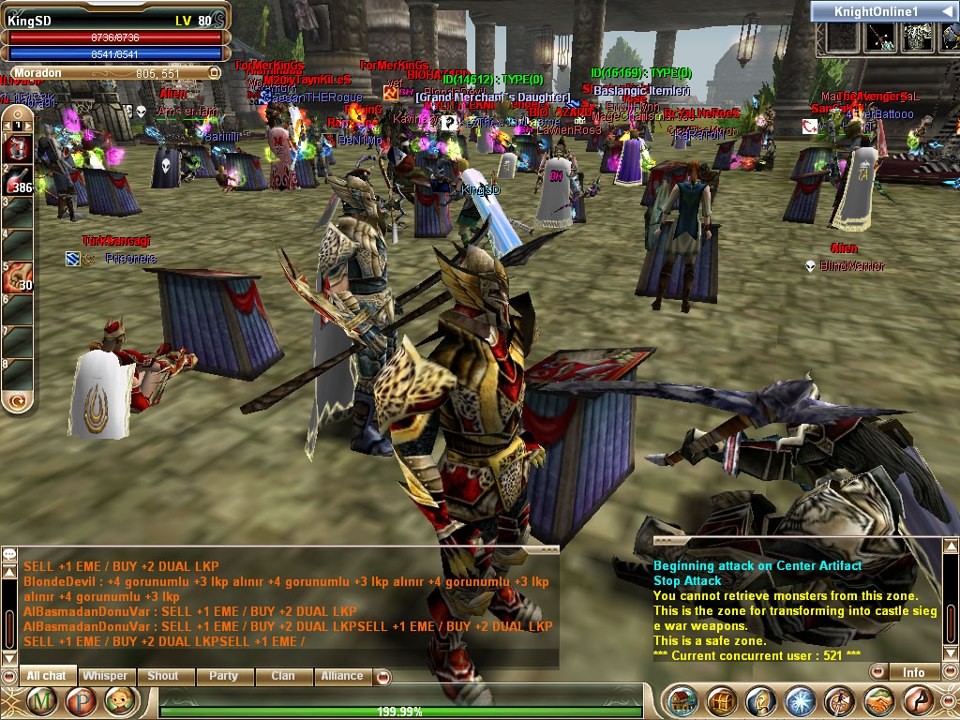Click the Info button below the message log
960x720 pixels.
click(913, 672)
